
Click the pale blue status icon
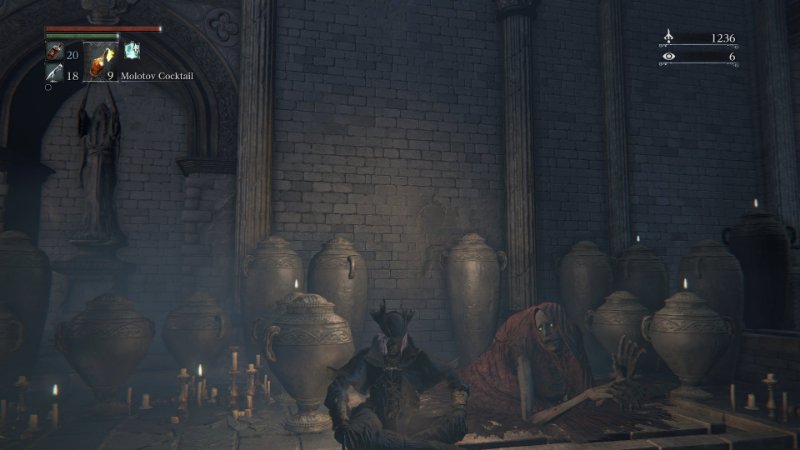click(131, 50)
